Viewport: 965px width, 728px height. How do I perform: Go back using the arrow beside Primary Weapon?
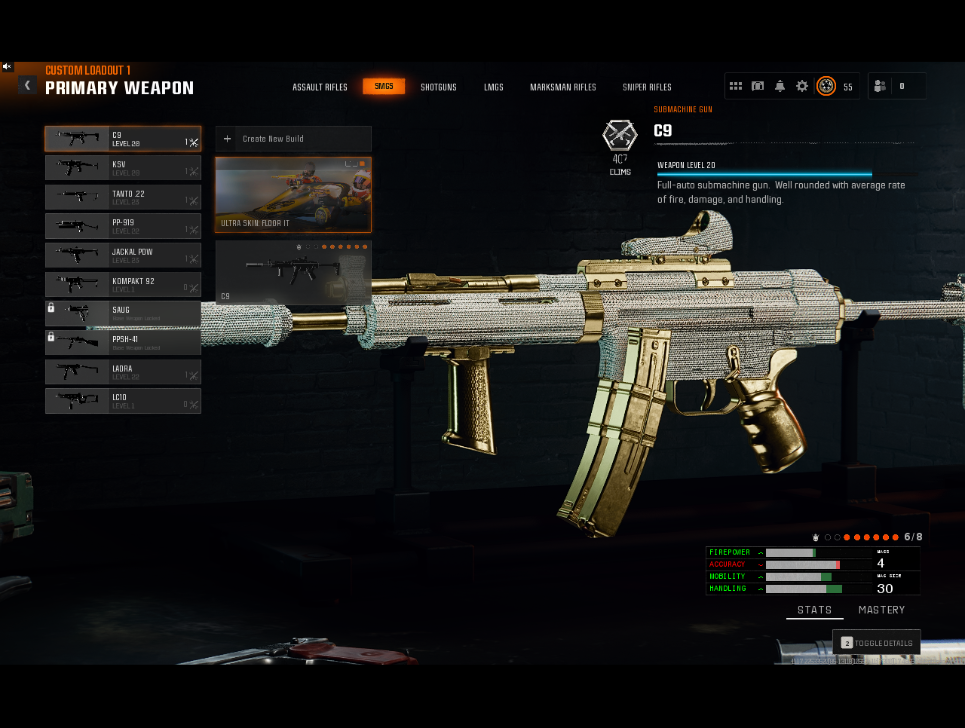(28, 85)
